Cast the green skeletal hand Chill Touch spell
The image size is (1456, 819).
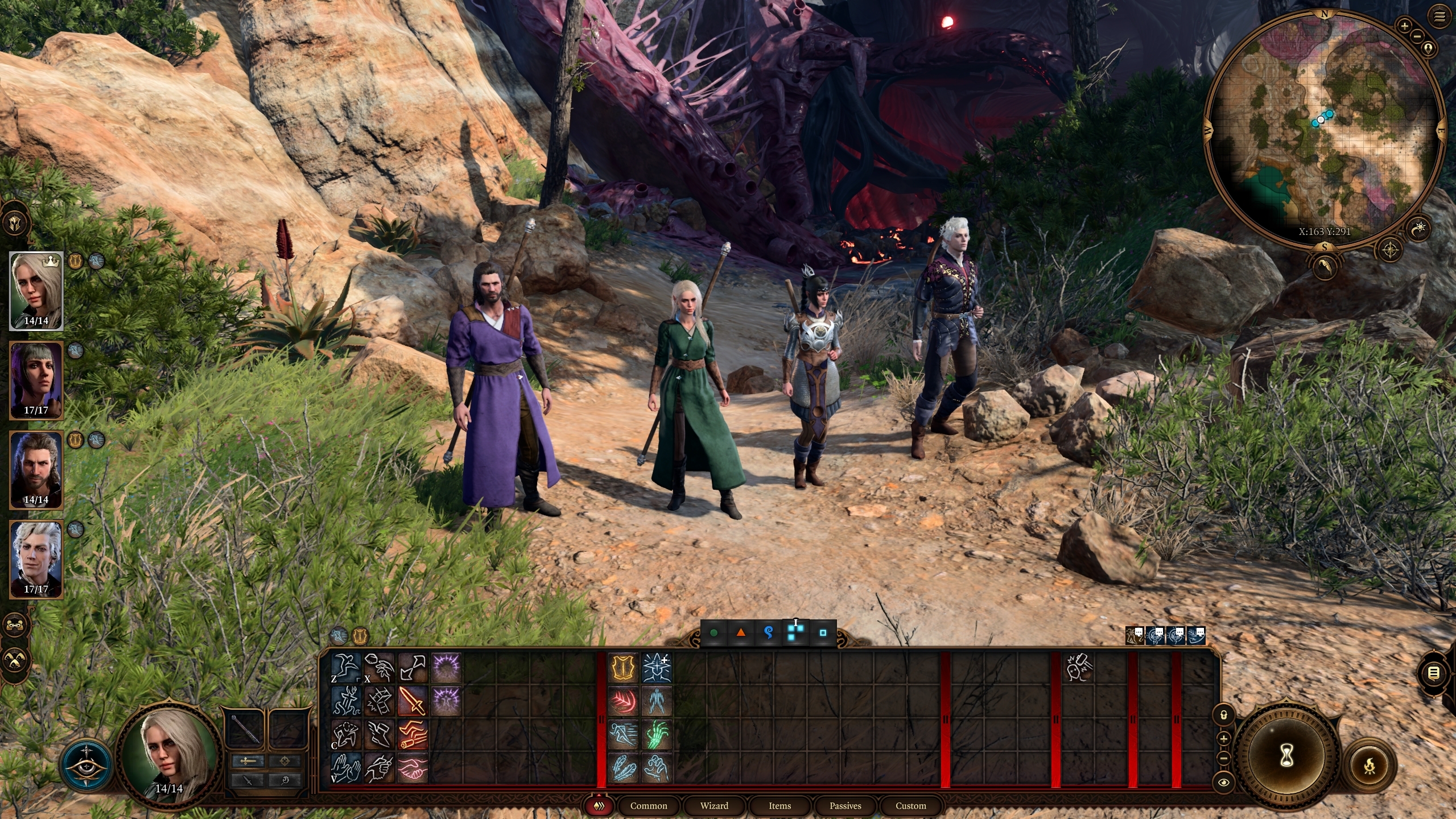point(657,734)
